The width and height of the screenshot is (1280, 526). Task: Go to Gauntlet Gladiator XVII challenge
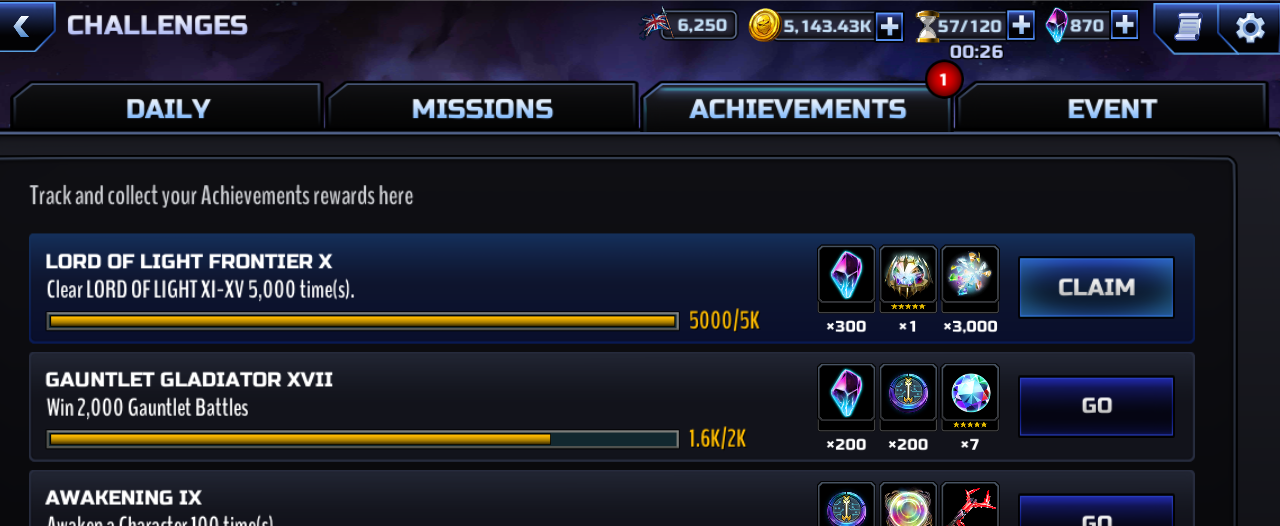click(x=1096, y=406)
